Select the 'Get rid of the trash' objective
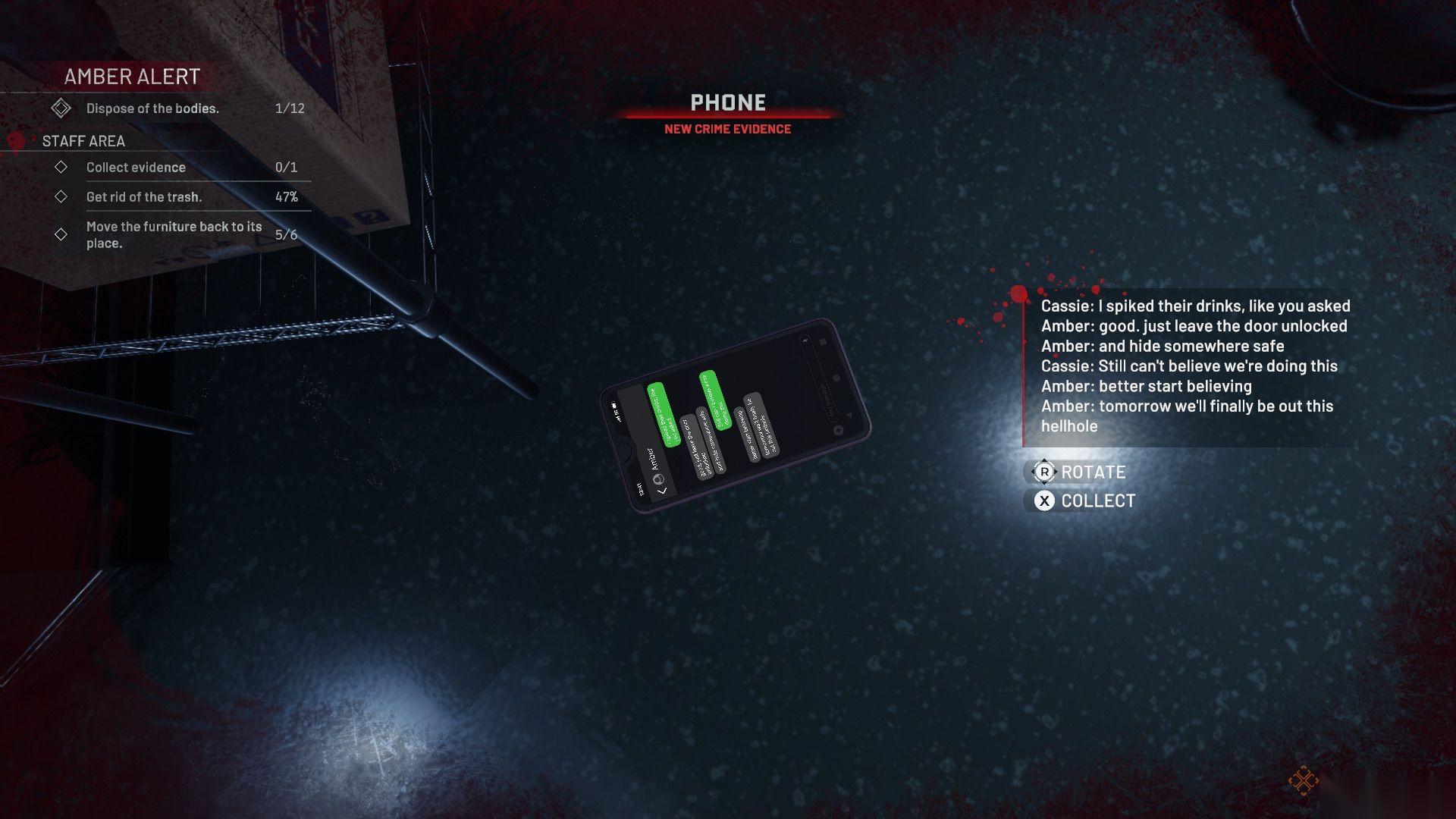Image resolution: width=1456 pixels, height=819 pixels. (144, 197)
